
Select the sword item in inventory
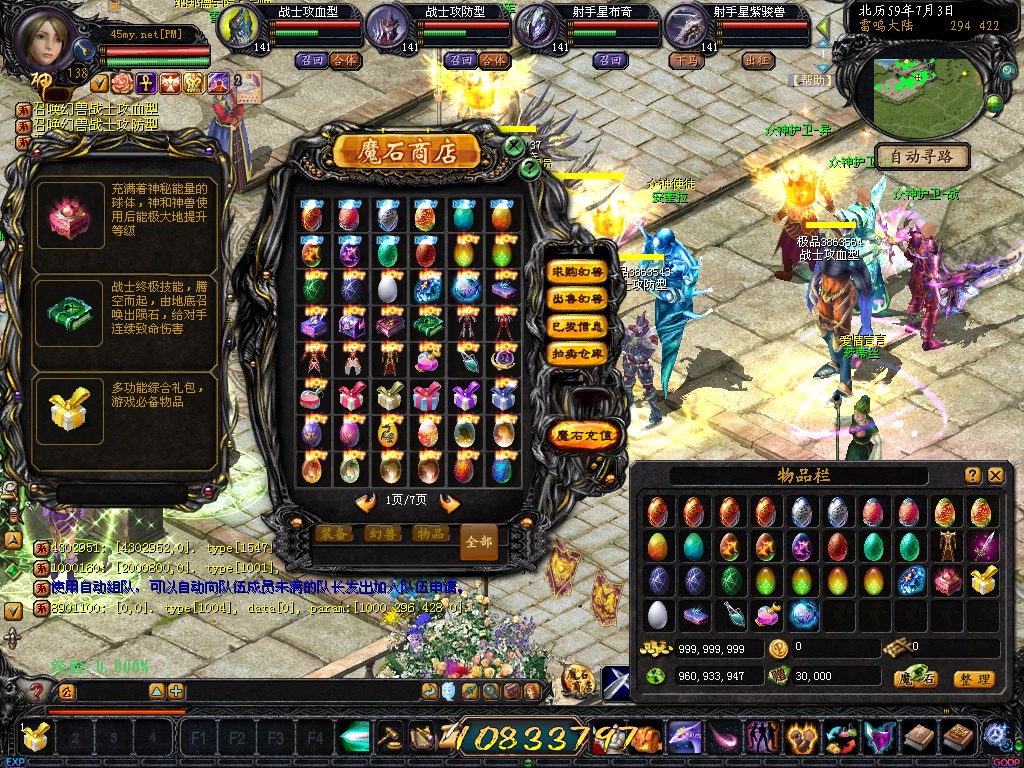980,546
